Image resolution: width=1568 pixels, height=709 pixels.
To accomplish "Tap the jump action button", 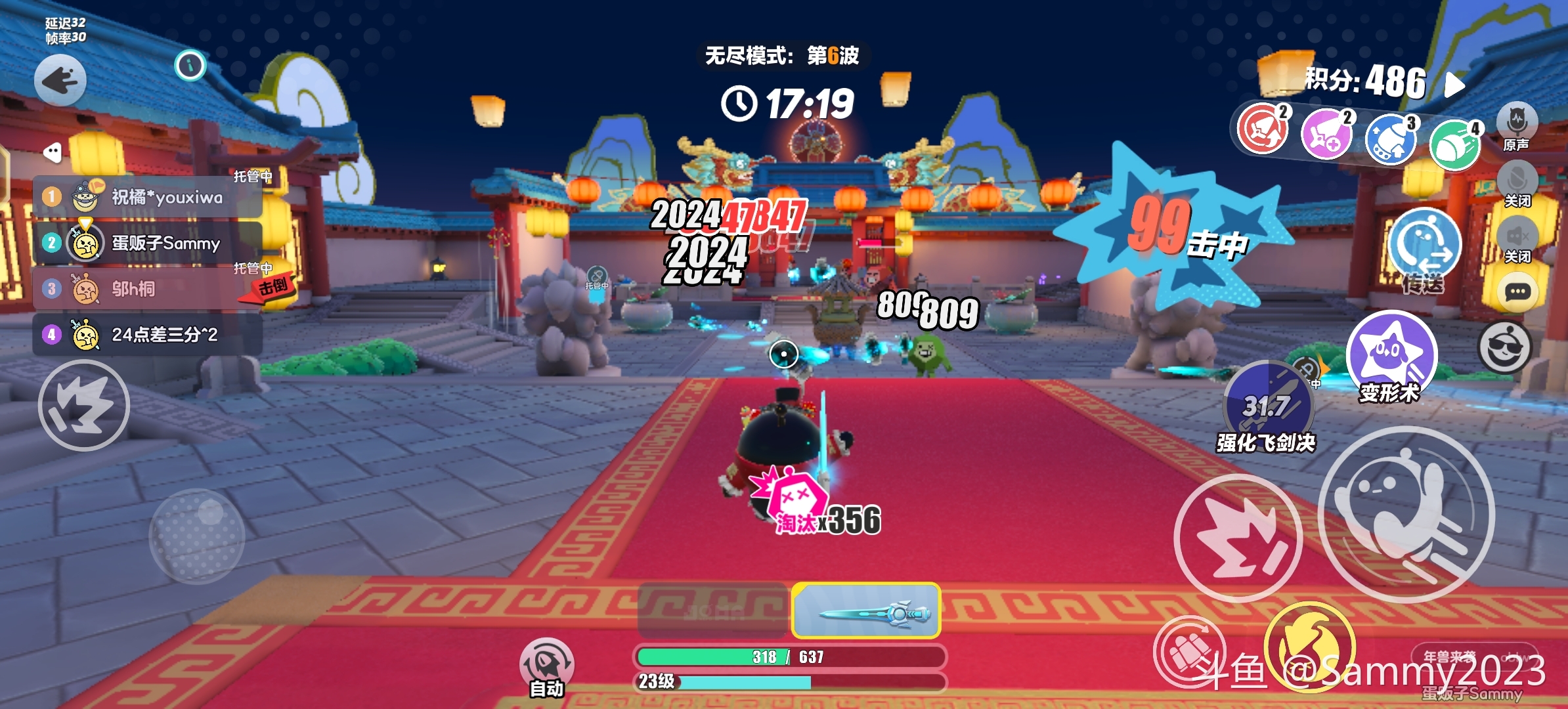I will pos(1406,514).
